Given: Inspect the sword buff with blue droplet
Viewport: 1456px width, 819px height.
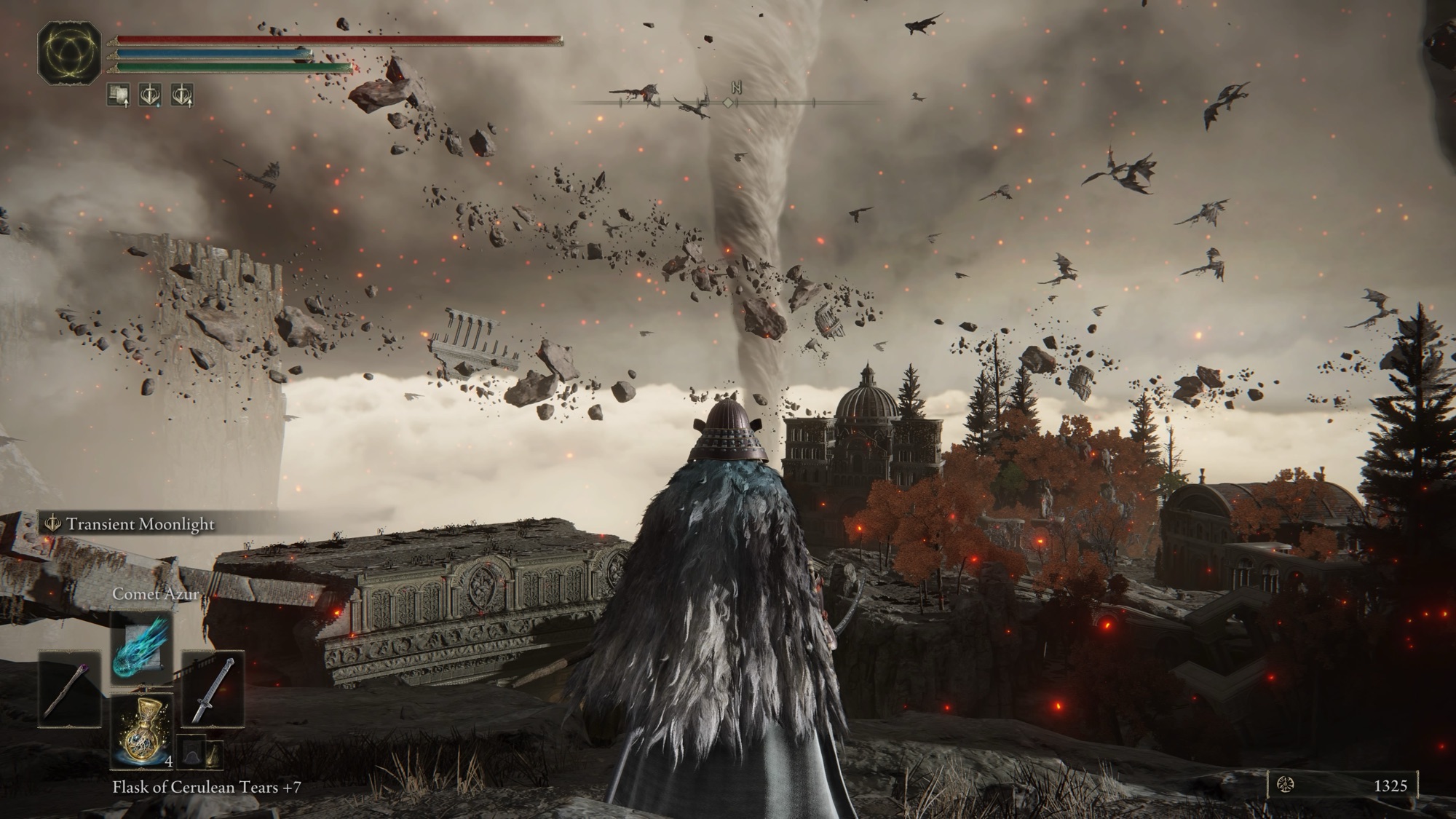Looking at the screenshot, I should tap(151, 95).
